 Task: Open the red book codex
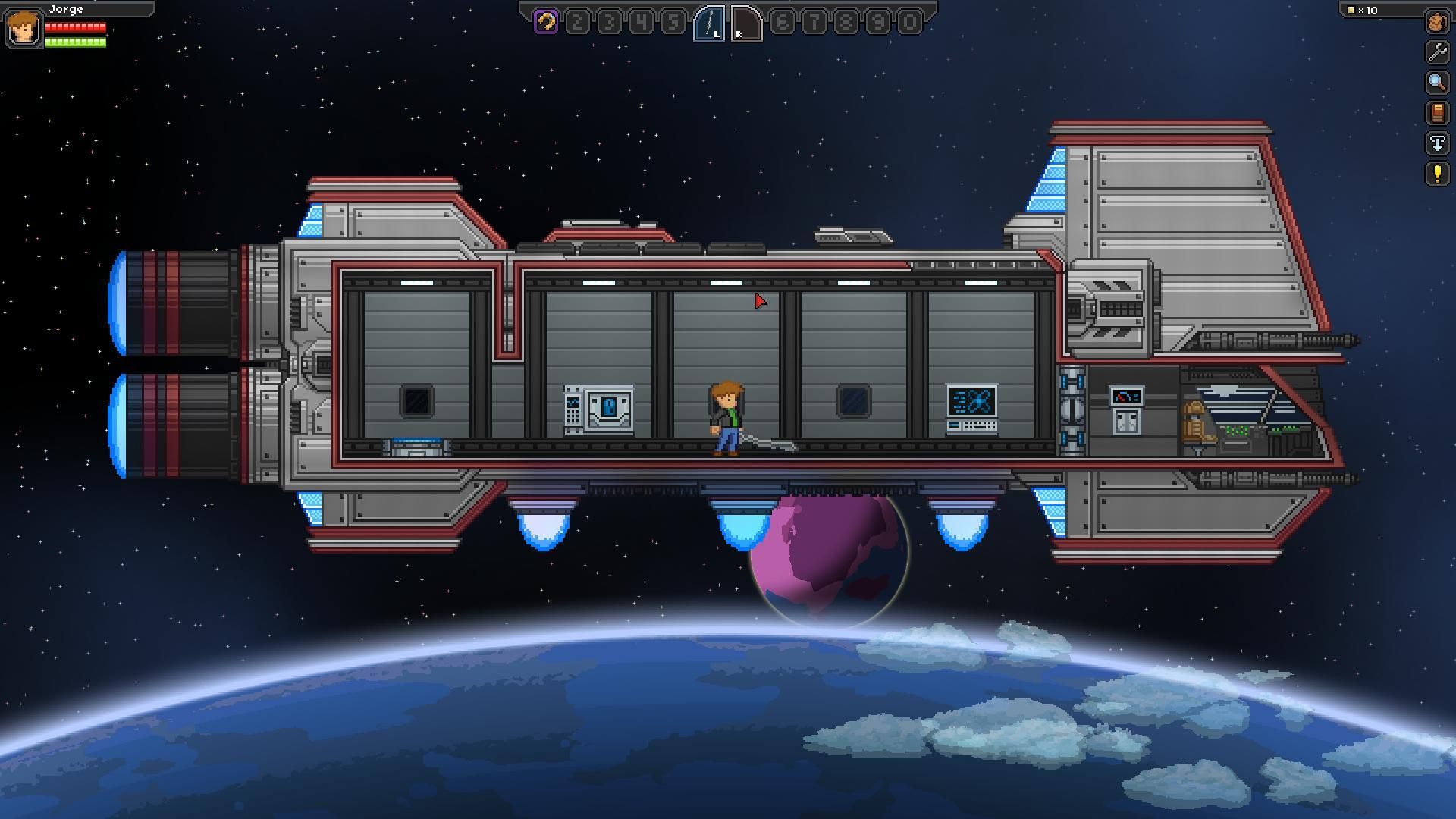click(1436, 113)
